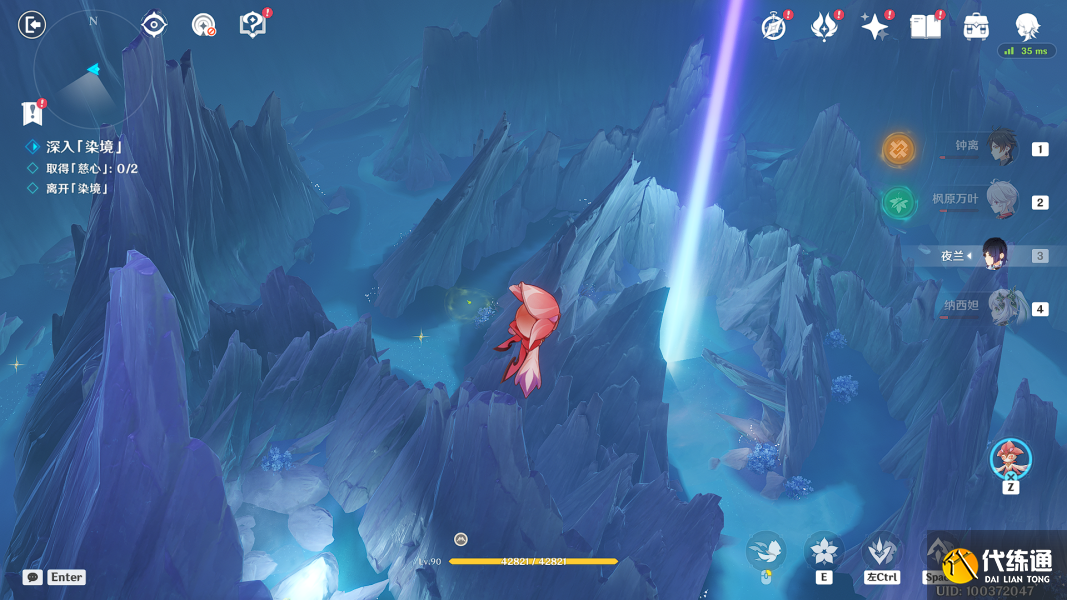Image resolution: width=1067 pixels, height=600 pixels.
Task: Activate the flower-shaped E skill icon
Action: point(824,551)
